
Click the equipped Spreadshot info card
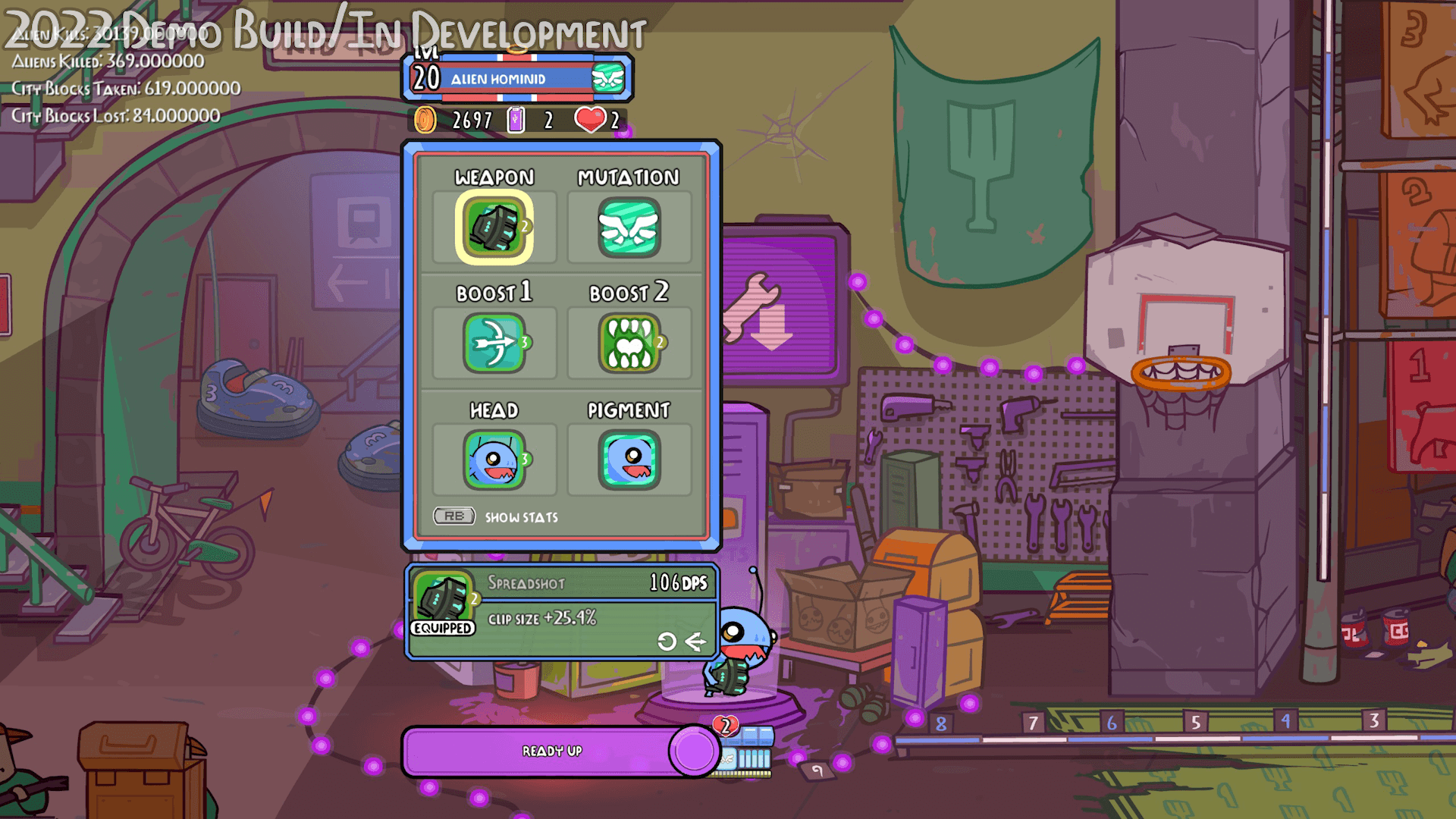pyautogui.click(x=561, y=612)
